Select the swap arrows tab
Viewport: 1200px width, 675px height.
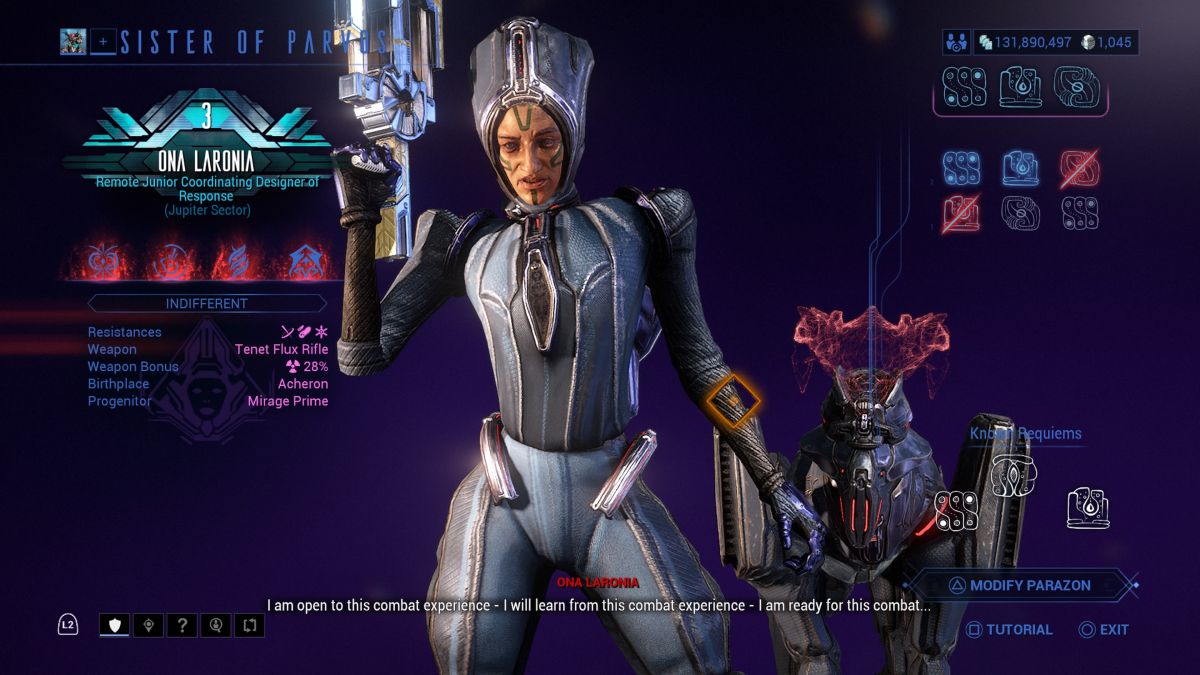pyautogui.click(x=250, y=626)
